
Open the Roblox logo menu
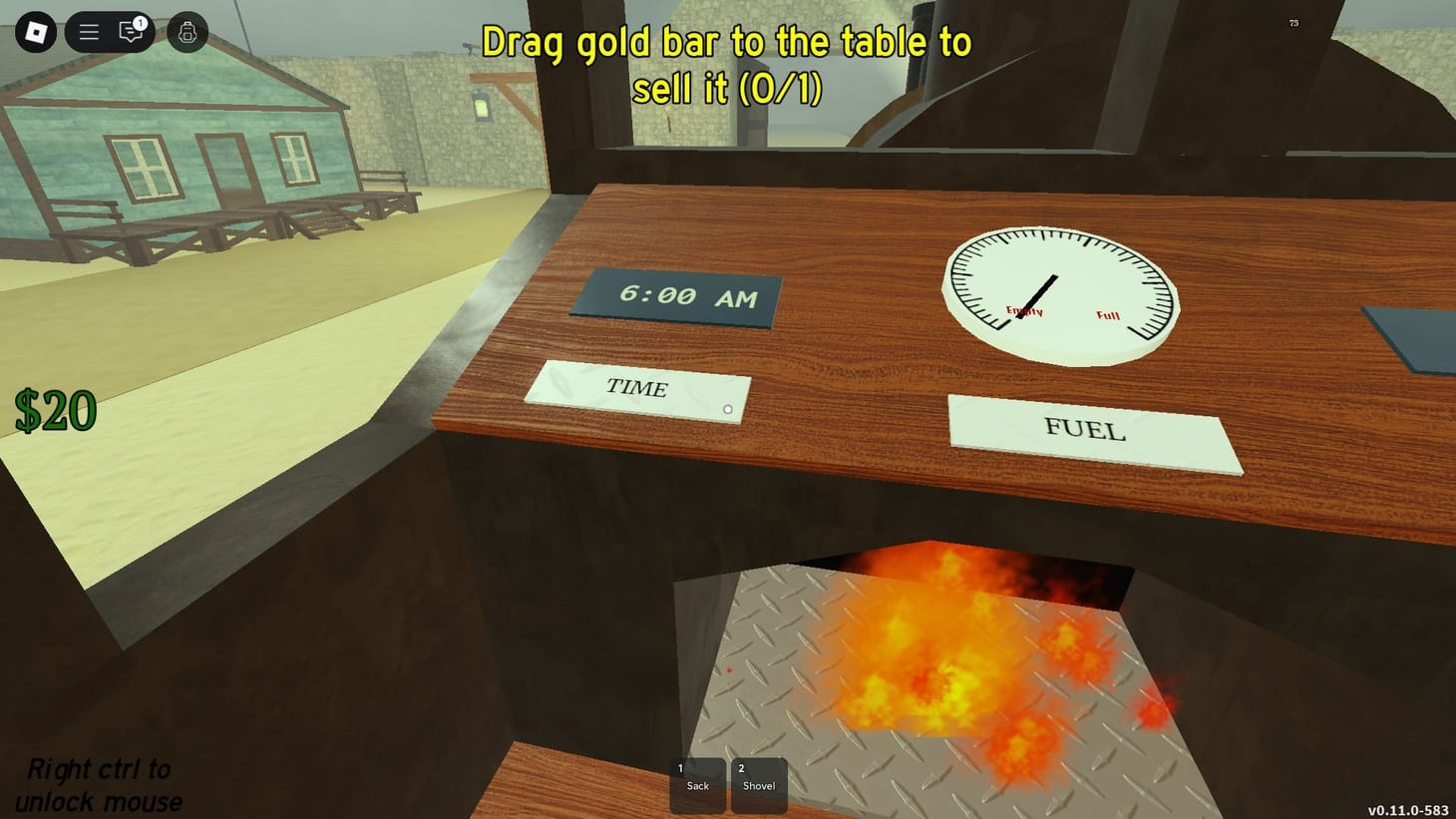pyautogui.click(x=35, y=31)
